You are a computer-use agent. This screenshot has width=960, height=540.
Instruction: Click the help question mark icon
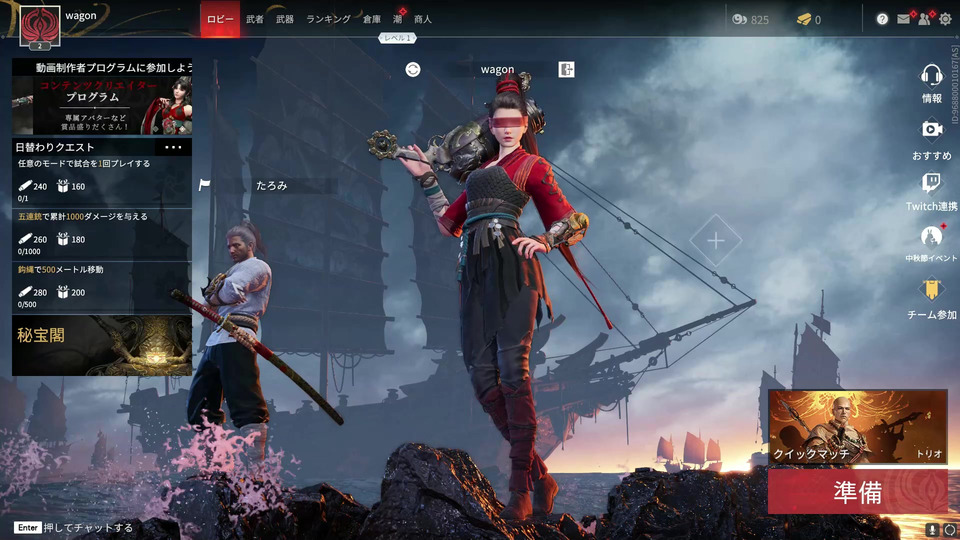(882, 19)
